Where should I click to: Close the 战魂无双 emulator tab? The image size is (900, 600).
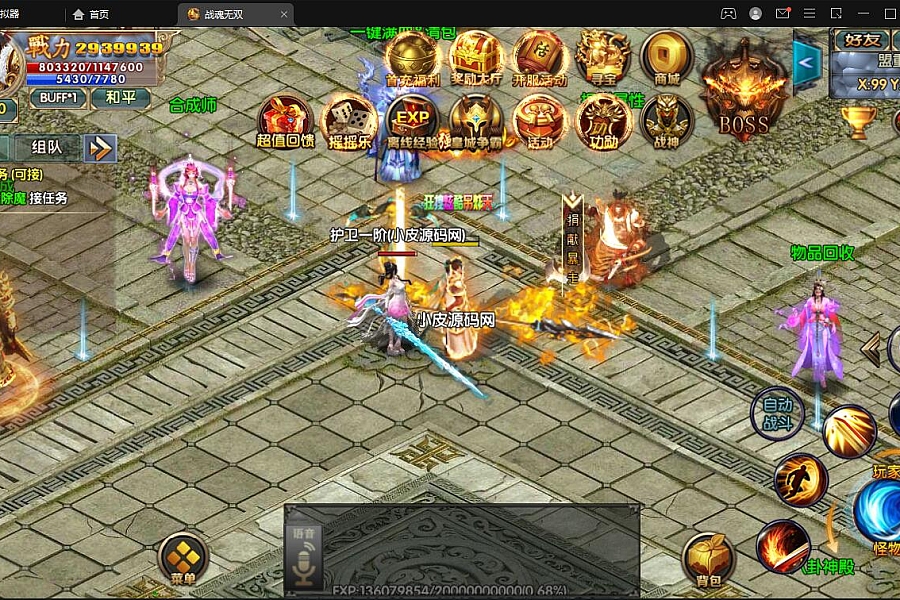click(x=285, y=14)
